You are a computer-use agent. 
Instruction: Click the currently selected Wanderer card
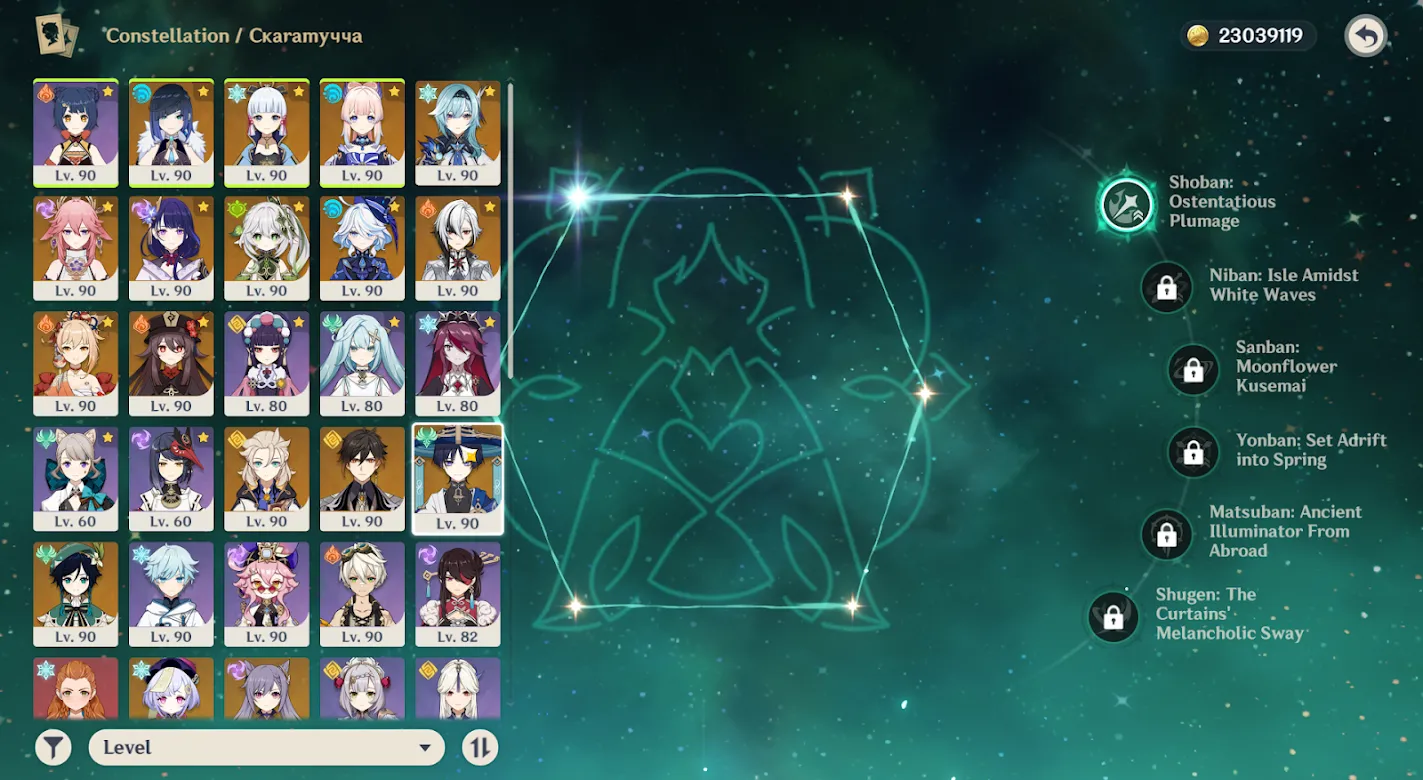coord(456,477)
